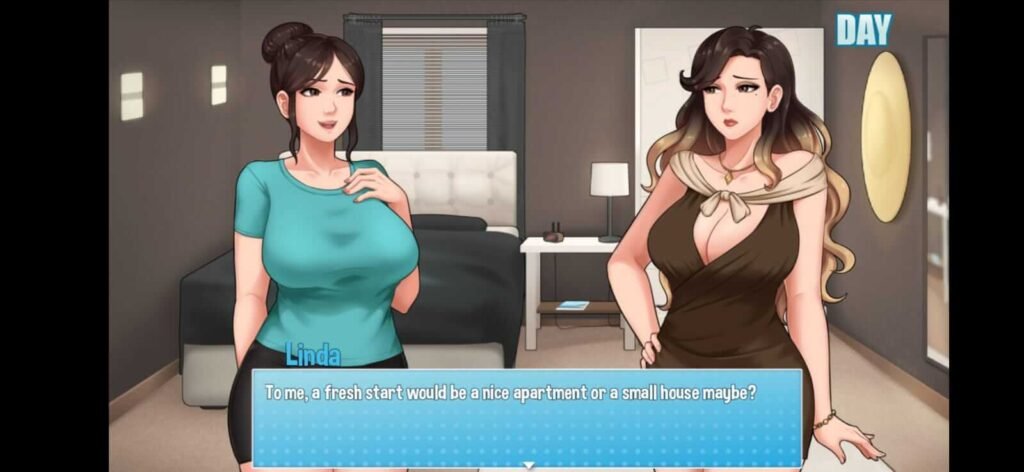This screenshot has width=1024, height=472.
Task: Click the continue arrow below the dialogue
Action: coord(527,465)
